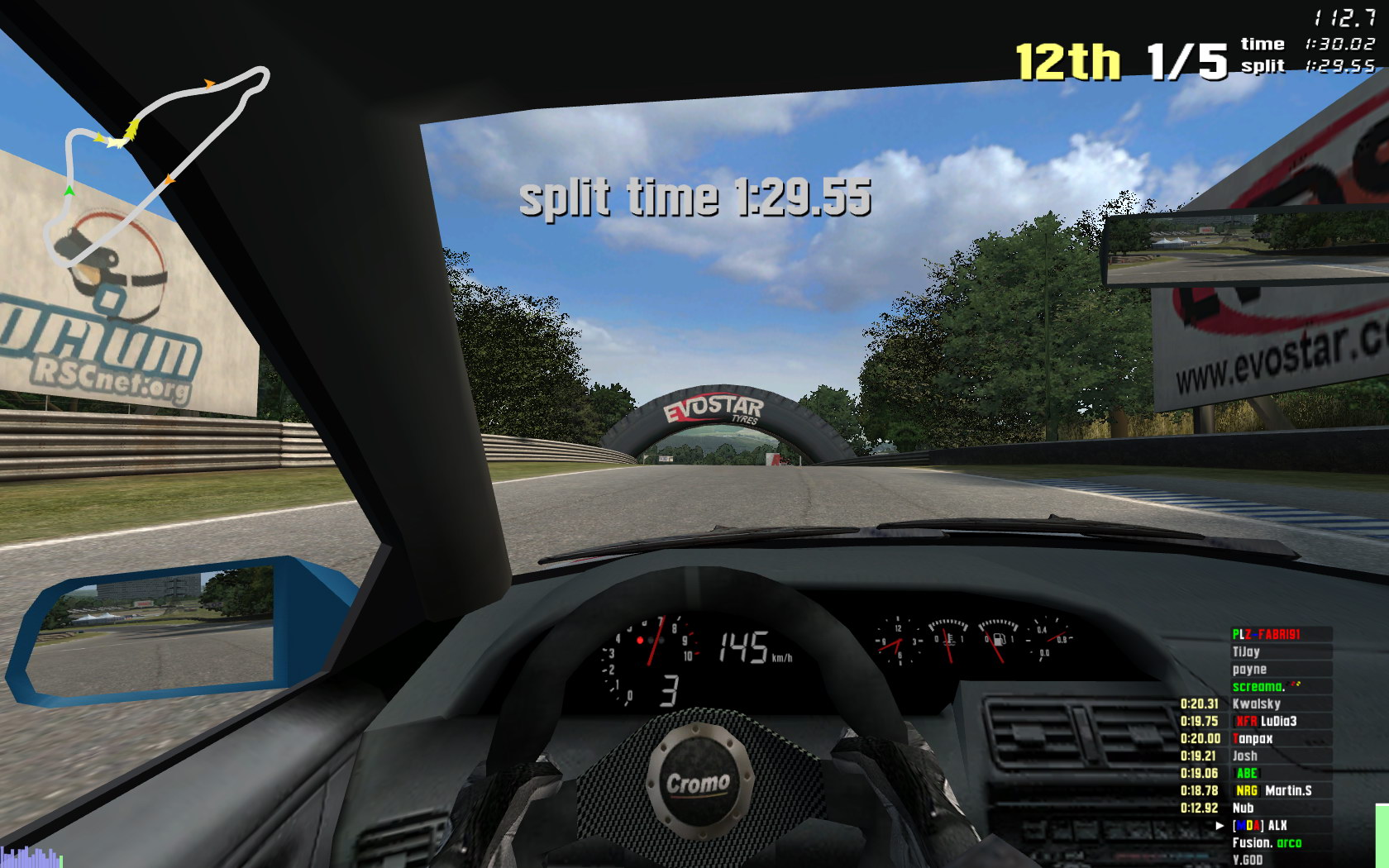Choose Tanpax from the position list

[1253, 738]
